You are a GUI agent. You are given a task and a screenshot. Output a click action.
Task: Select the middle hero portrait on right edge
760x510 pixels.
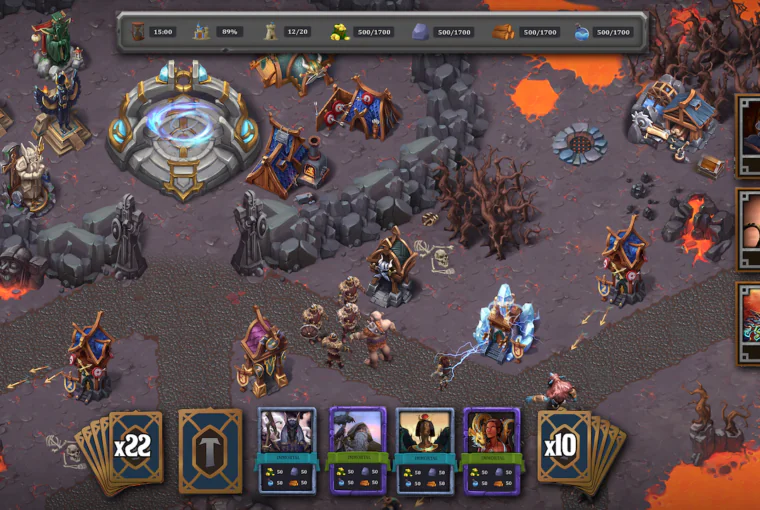click(749, 230)
